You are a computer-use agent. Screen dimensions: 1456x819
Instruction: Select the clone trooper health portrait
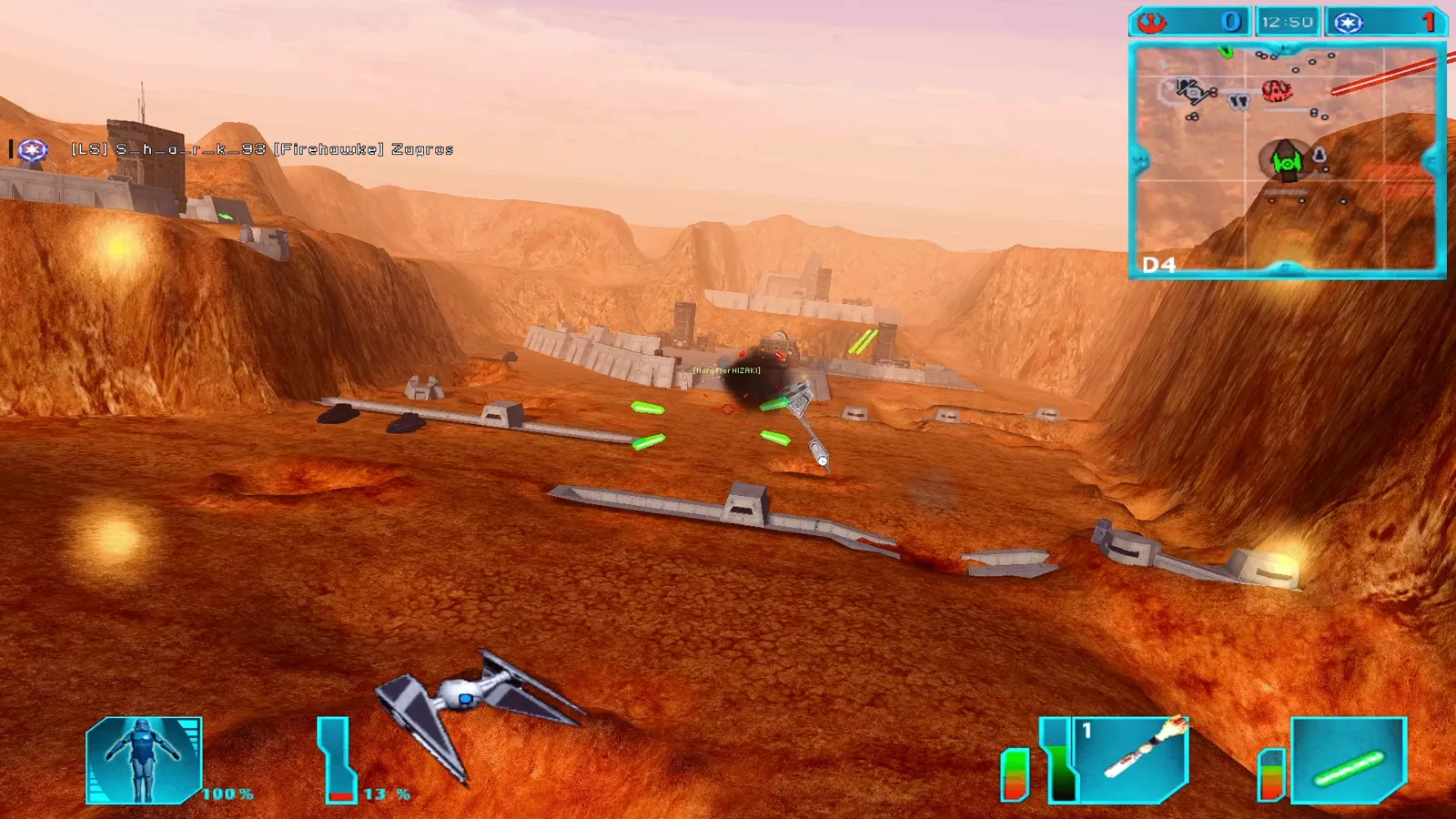[x=144, y=761]
